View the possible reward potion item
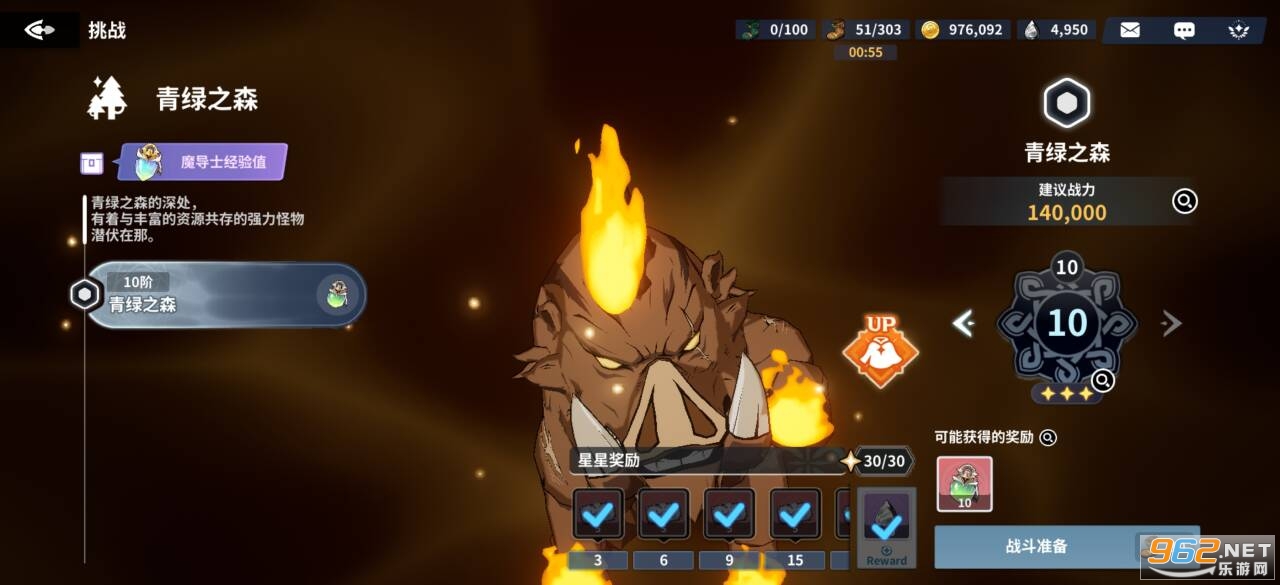The image size is (1280, 585). (964, 484)
